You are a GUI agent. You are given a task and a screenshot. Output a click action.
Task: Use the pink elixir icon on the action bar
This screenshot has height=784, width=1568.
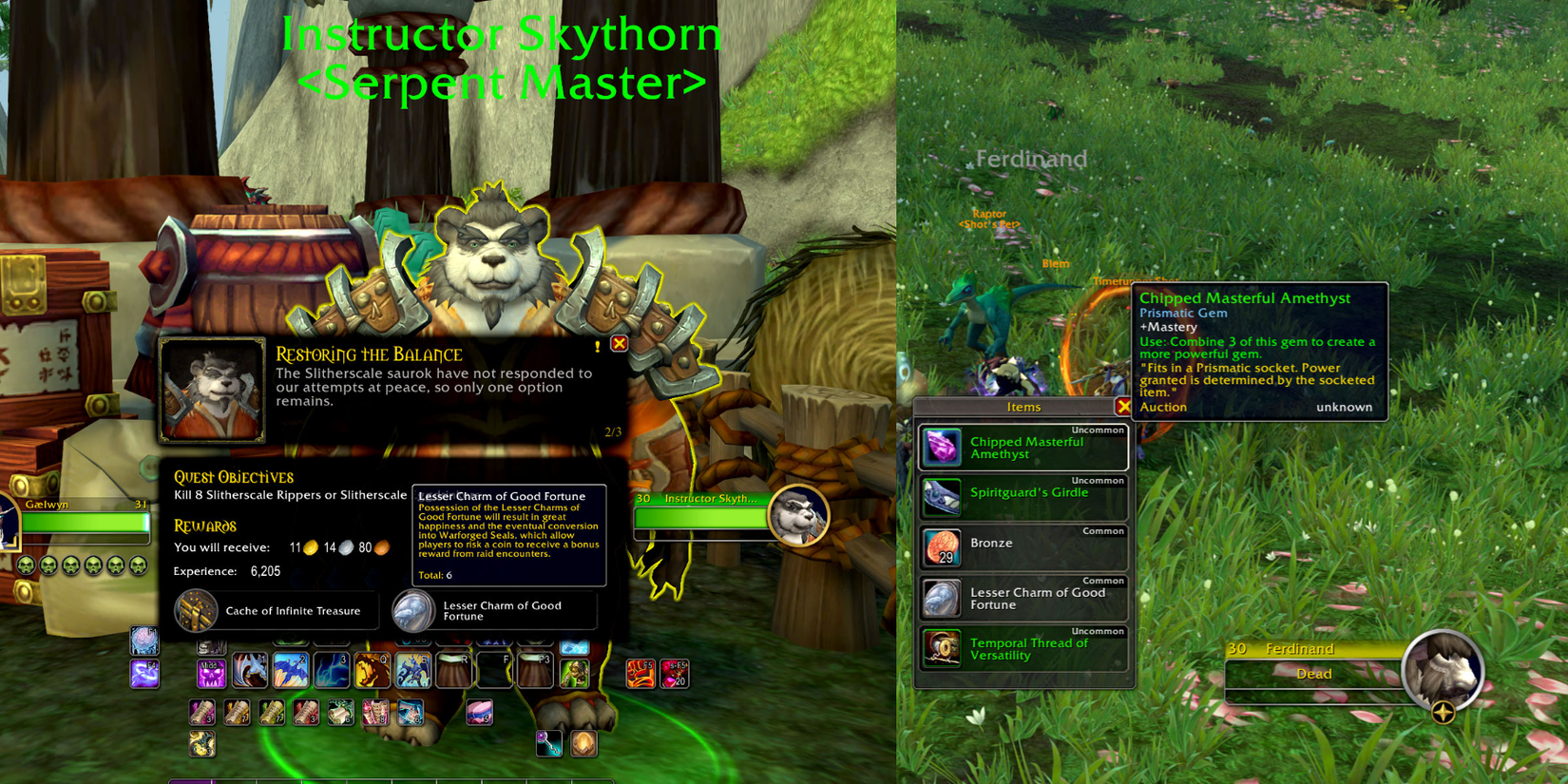(481, 714)
